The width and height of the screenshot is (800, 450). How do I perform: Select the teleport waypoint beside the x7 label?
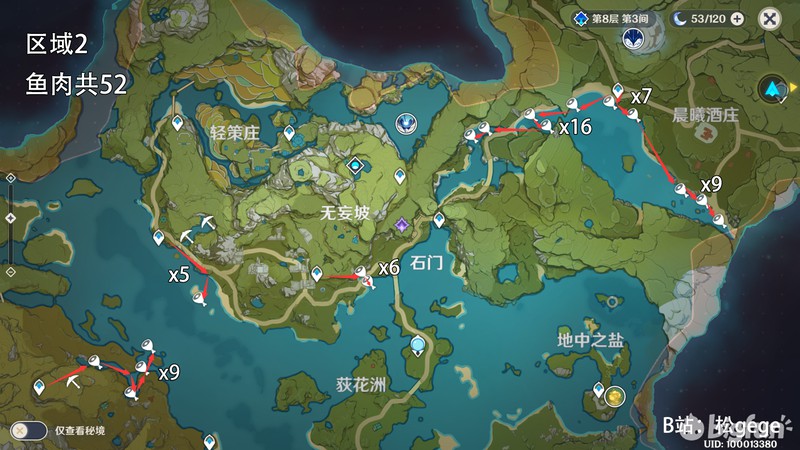coord(618,90)
